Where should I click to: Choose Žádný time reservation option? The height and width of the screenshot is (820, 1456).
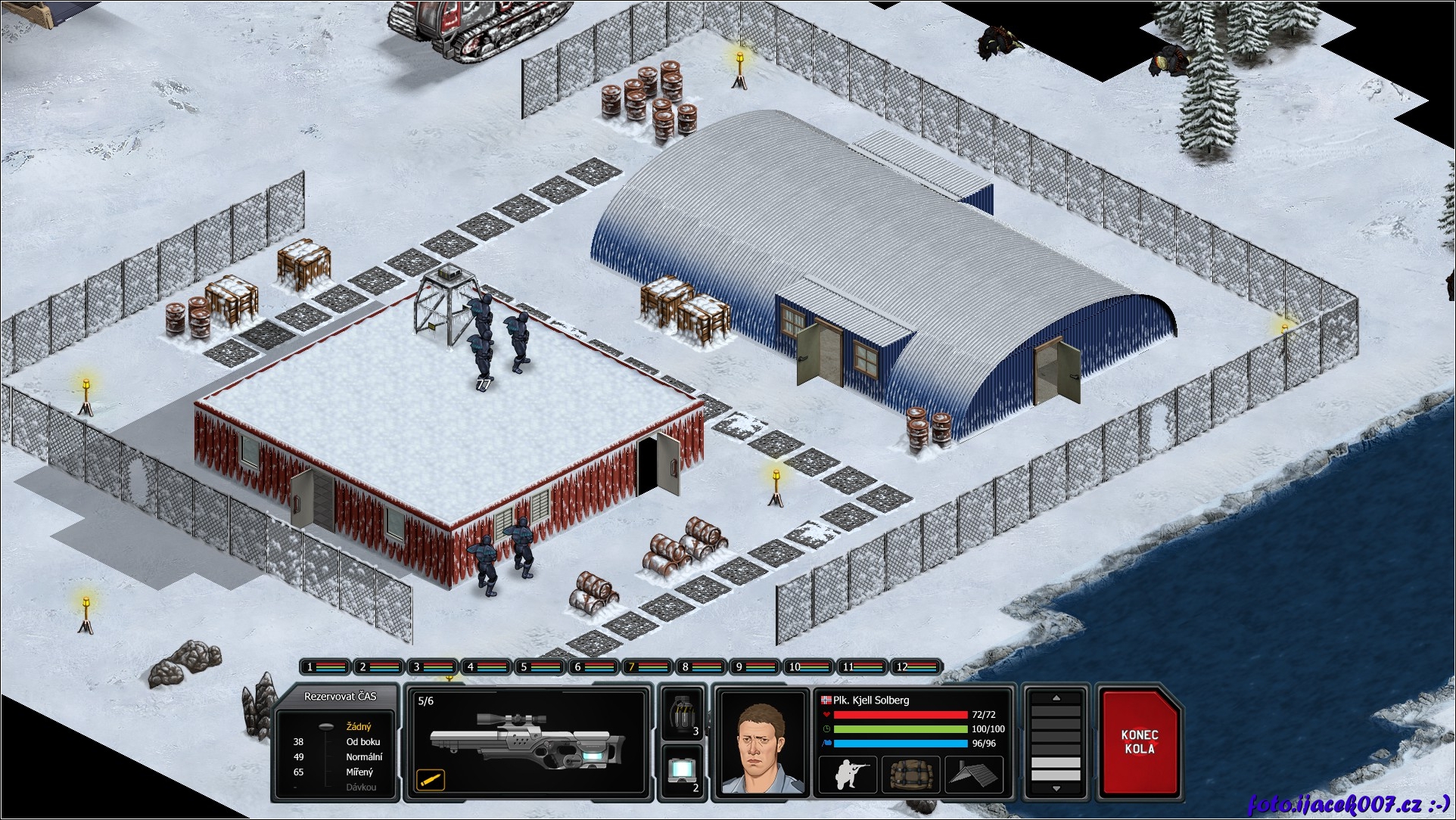click(x=359, y=727)
